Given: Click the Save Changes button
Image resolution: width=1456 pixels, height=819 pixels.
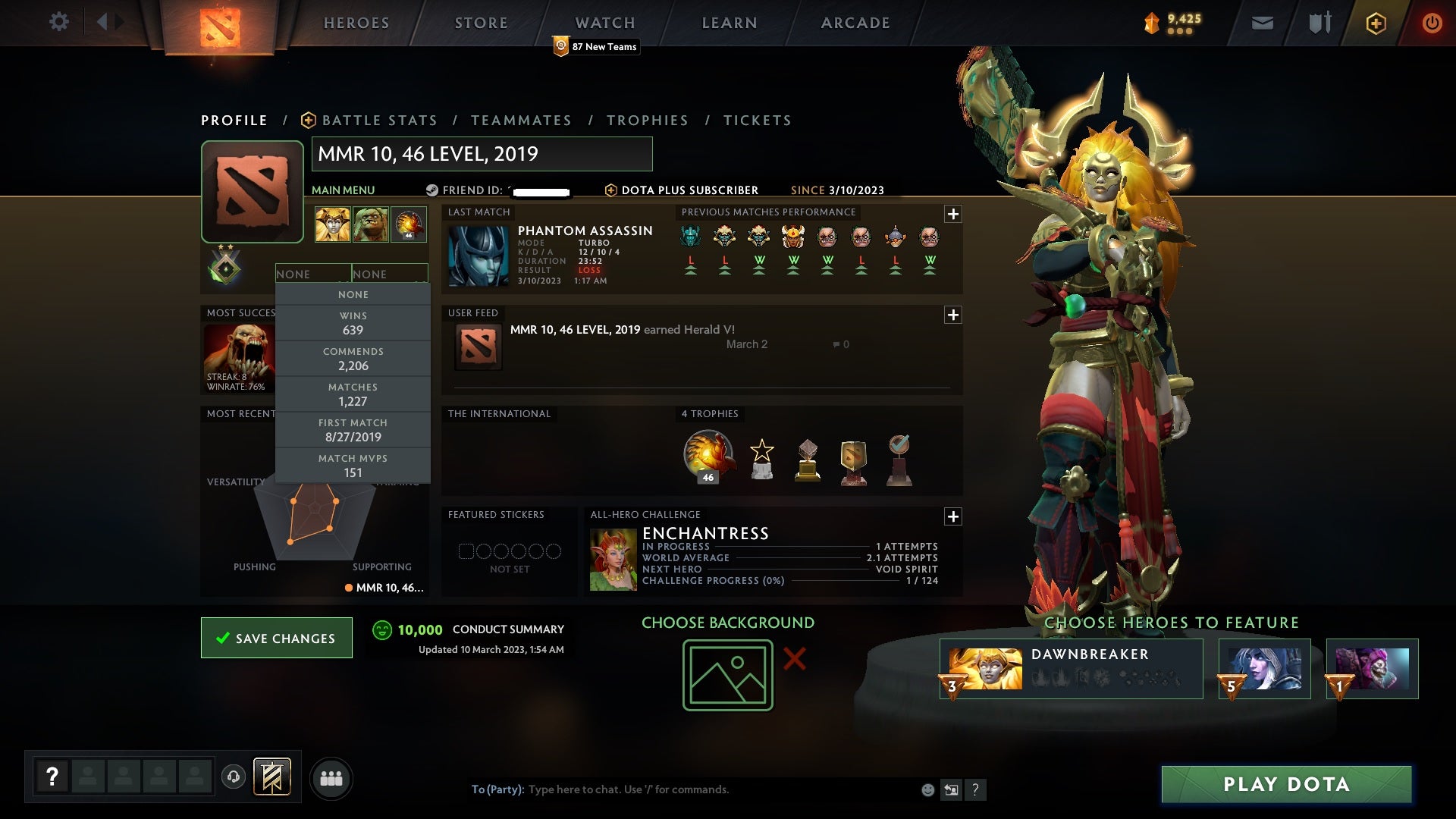Looking at the screenshot, I should pyautogui.click(x=276, y=638).
